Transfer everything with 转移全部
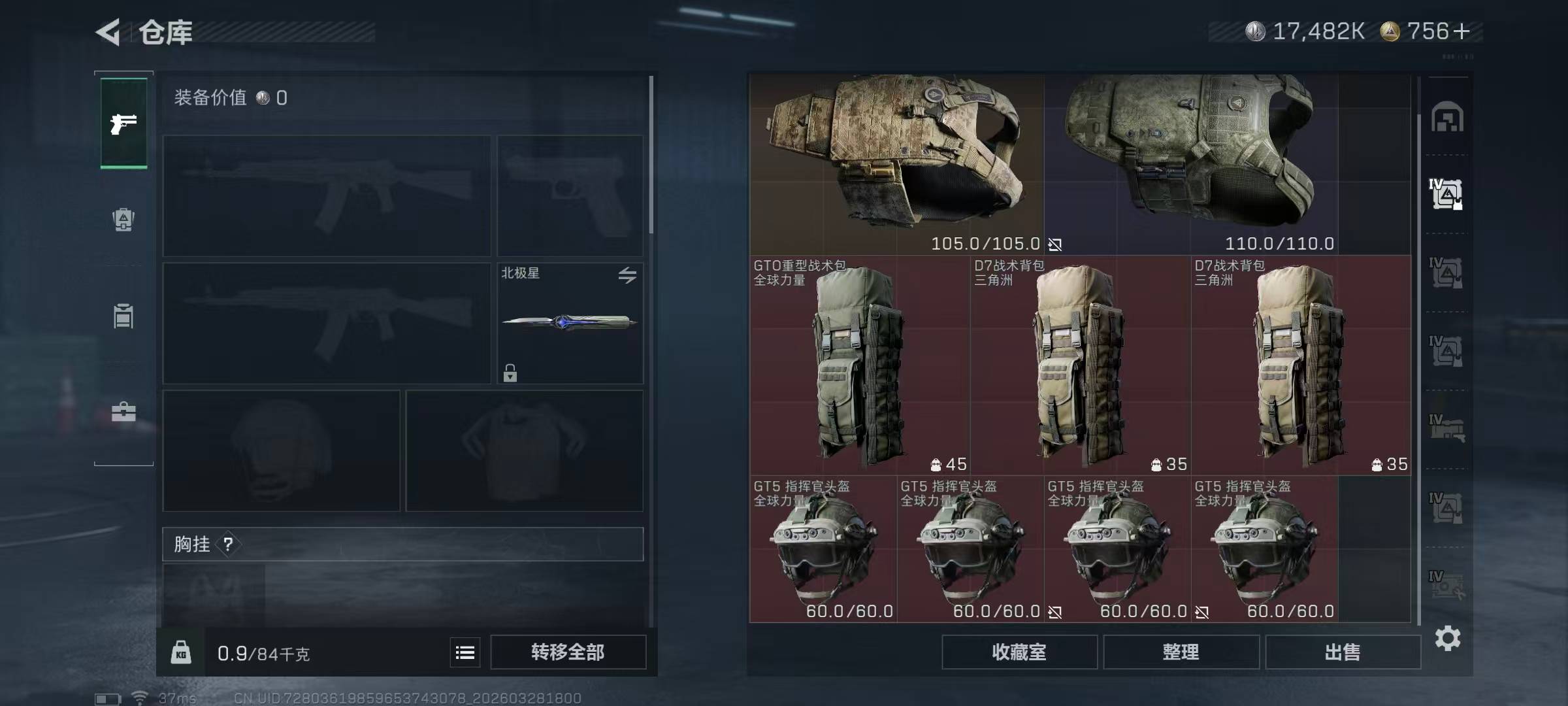Image resolution: width=1568 pixels, height=706 pixels. point(568,652)
